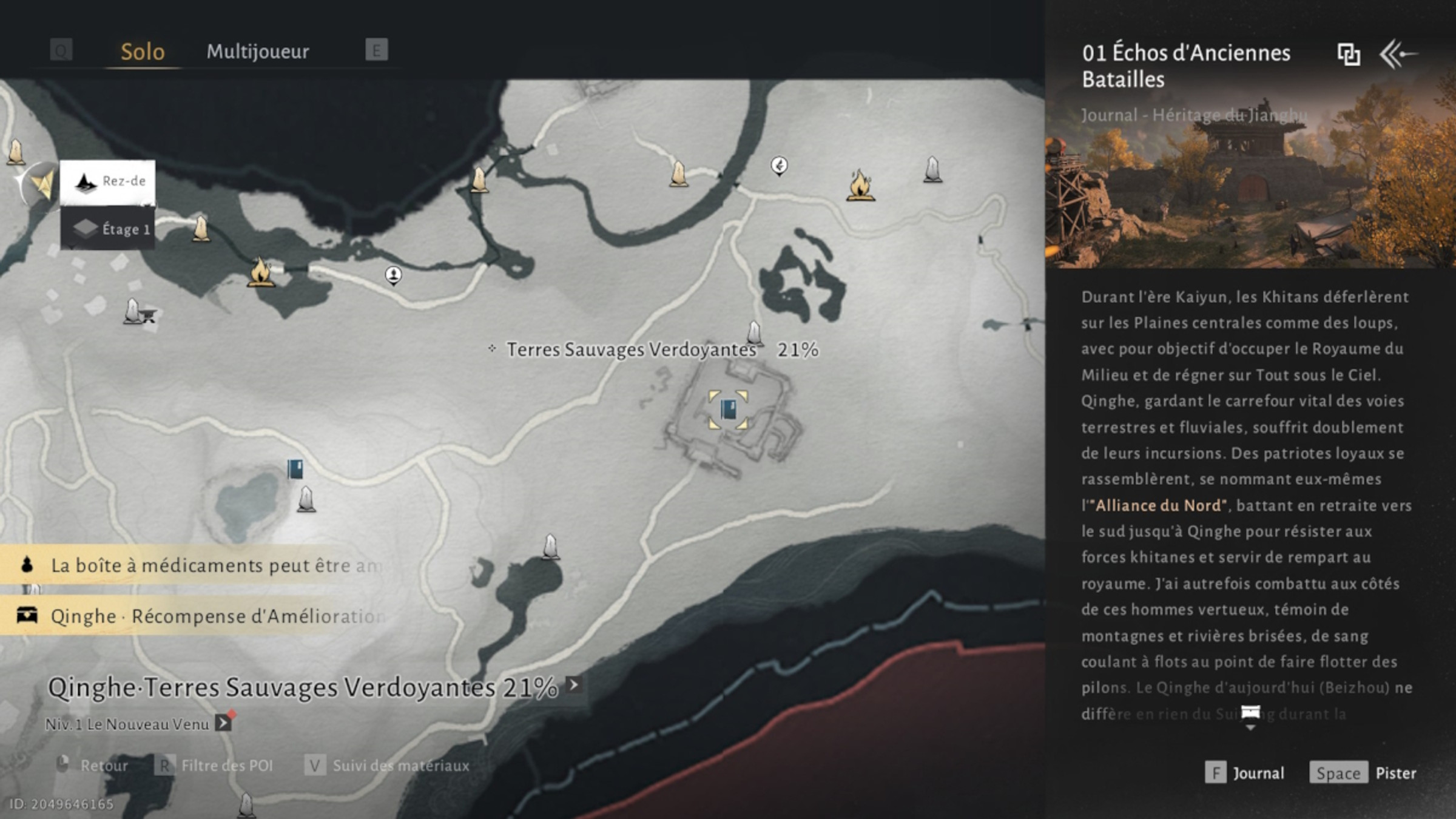The width and height of the screenshot is (1456, 819).
Task: Click the overlapping squares icon beside the title
Action: pyautogui.click(x=1348, y=55)
